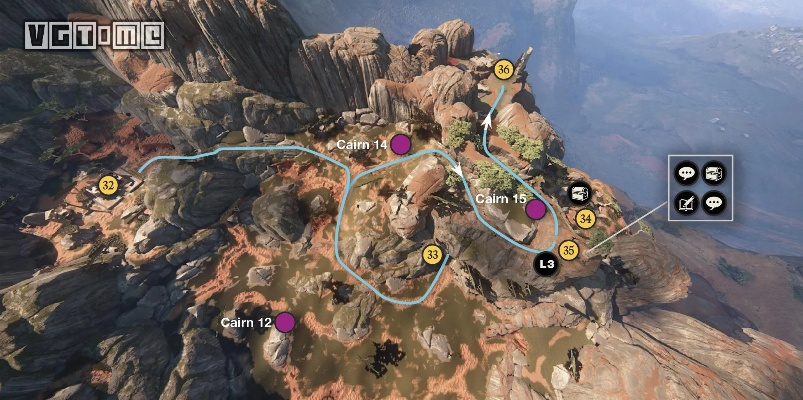803x400 pixels.
Task: Choose the purple Cairn 15 marker
Action: (x=536, y=209)
